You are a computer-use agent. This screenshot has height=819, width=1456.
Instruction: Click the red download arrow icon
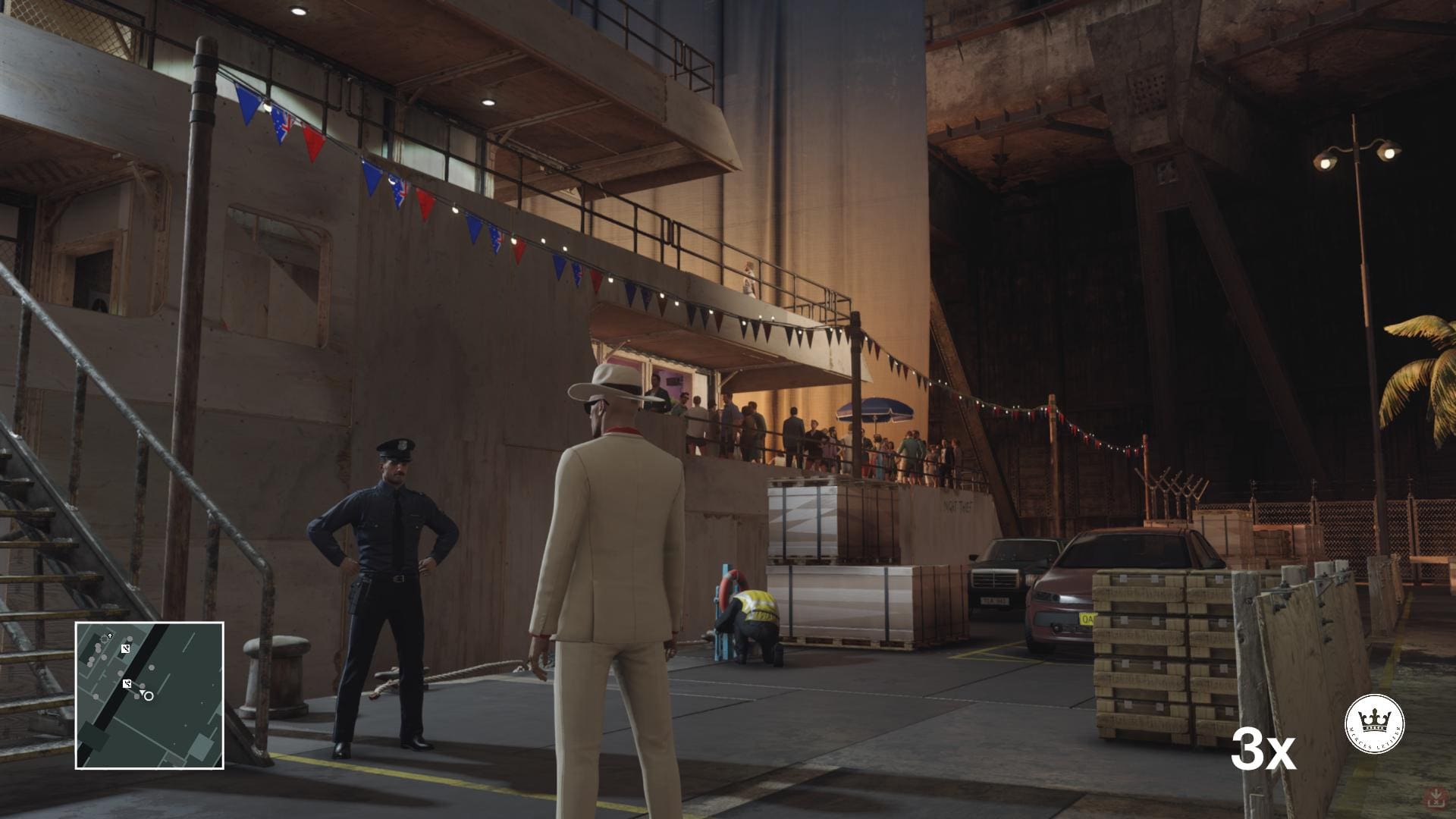coord(1436,798)
